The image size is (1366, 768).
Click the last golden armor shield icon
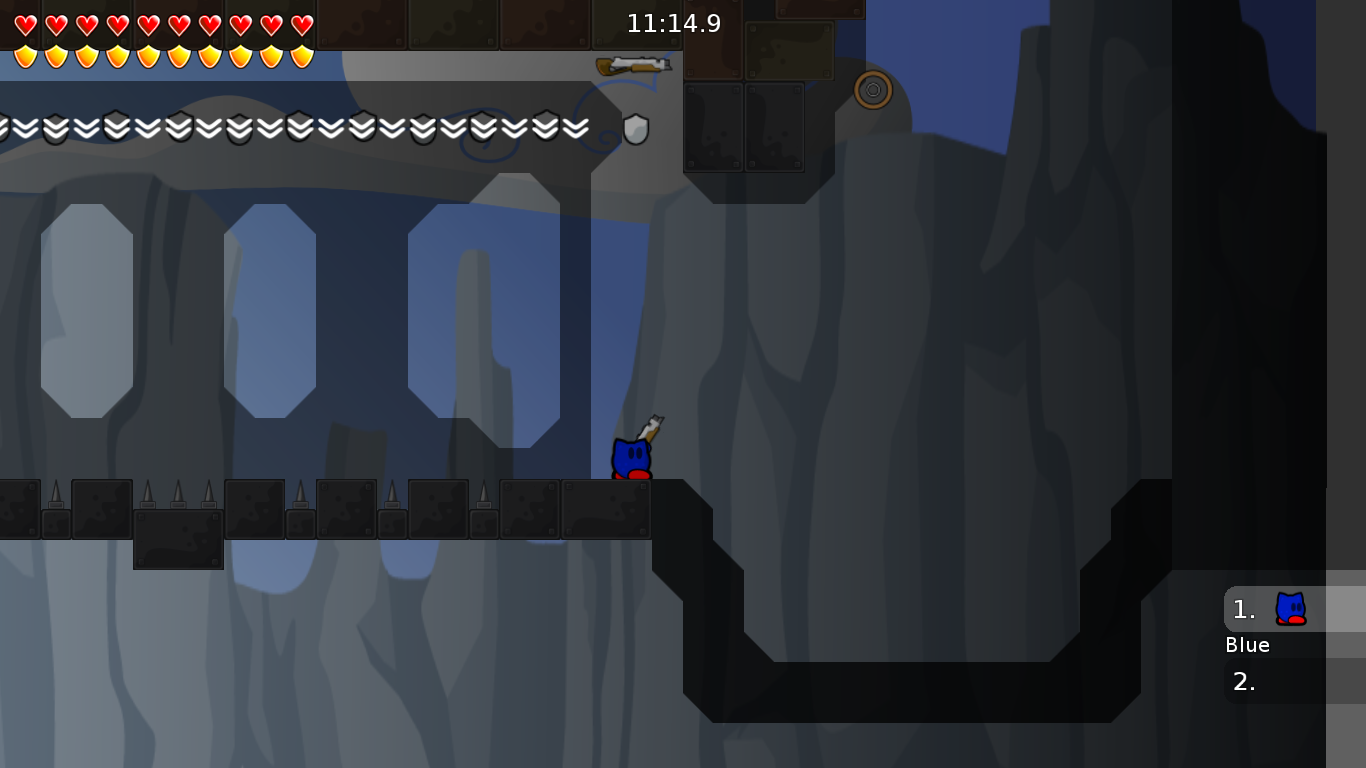[x=301, y=58]
